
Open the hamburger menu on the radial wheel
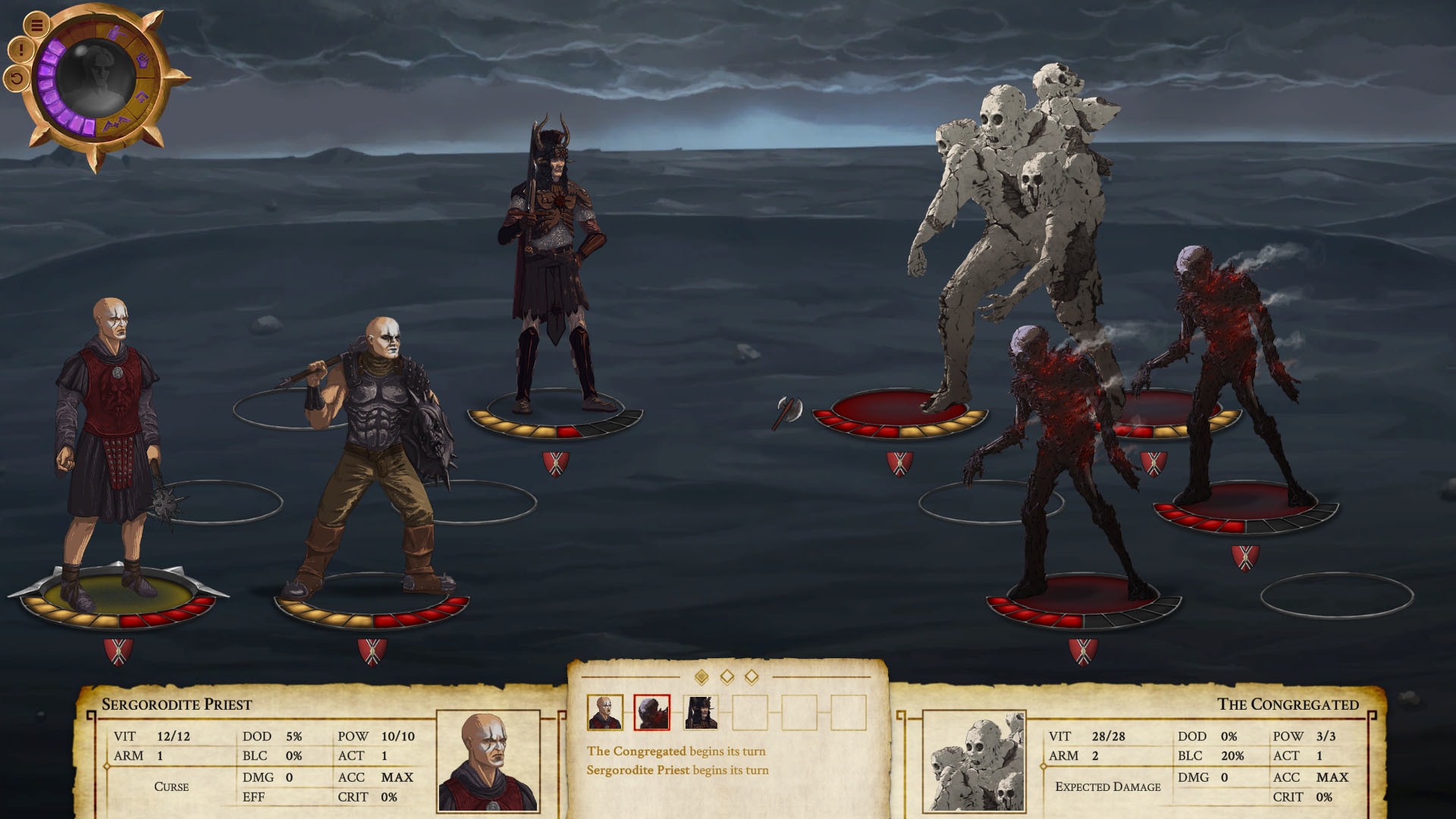pos(36,25)
